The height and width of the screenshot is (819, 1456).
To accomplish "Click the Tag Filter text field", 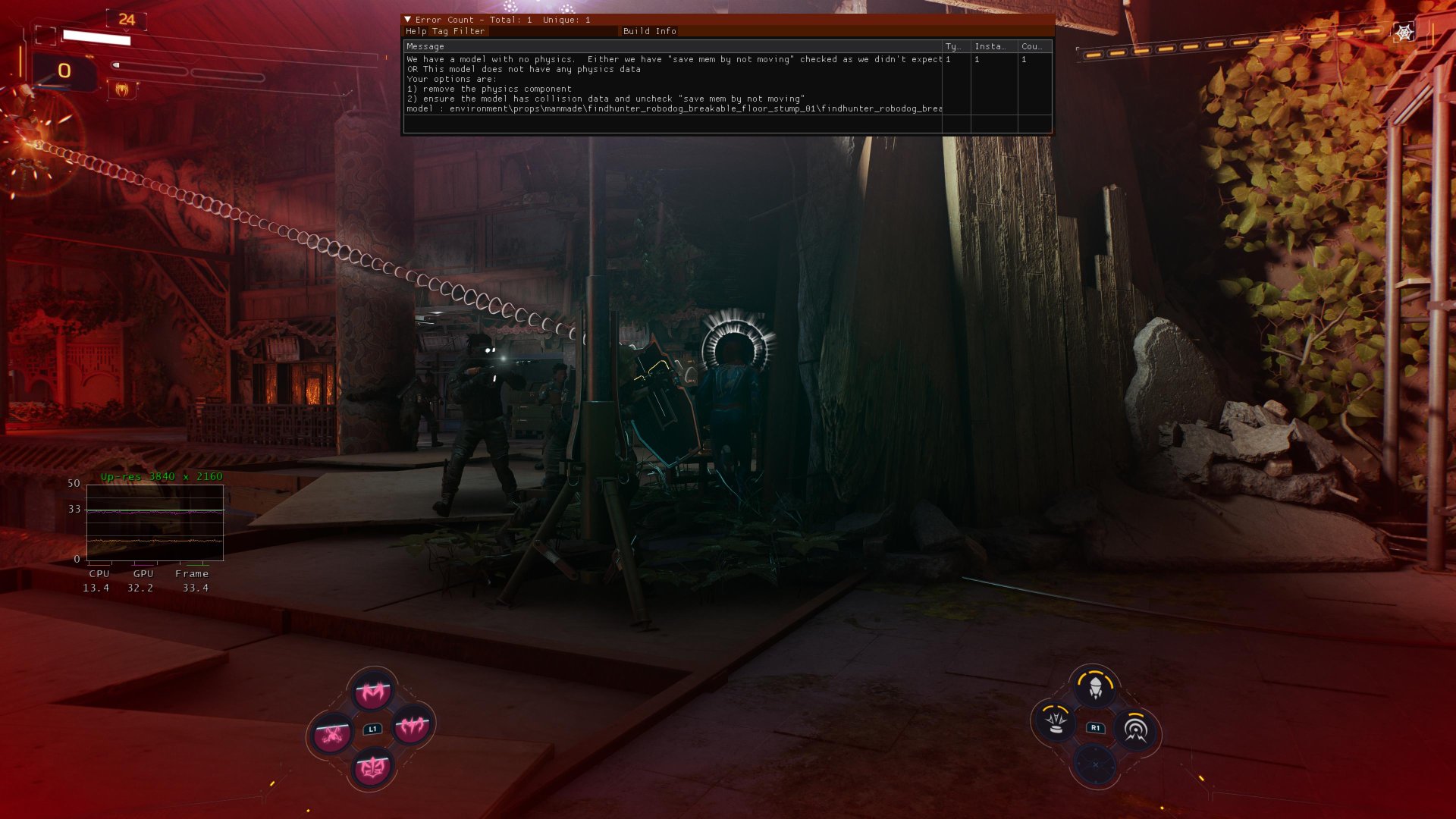I will pyautogui.click(x=552, y=31).
